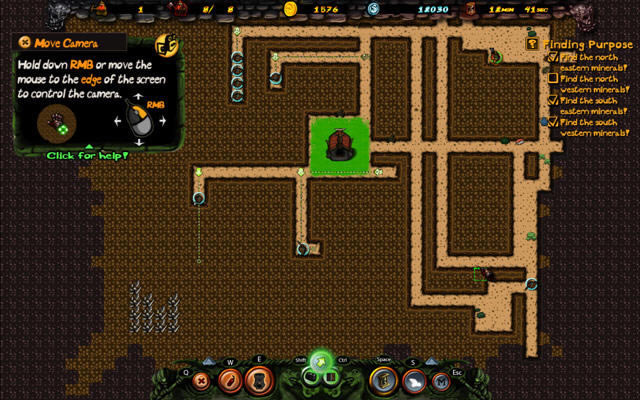This screenshot has width=640, height=400.
Task: Click the red X cancel button in the toolbar
Action: (201, 380)
